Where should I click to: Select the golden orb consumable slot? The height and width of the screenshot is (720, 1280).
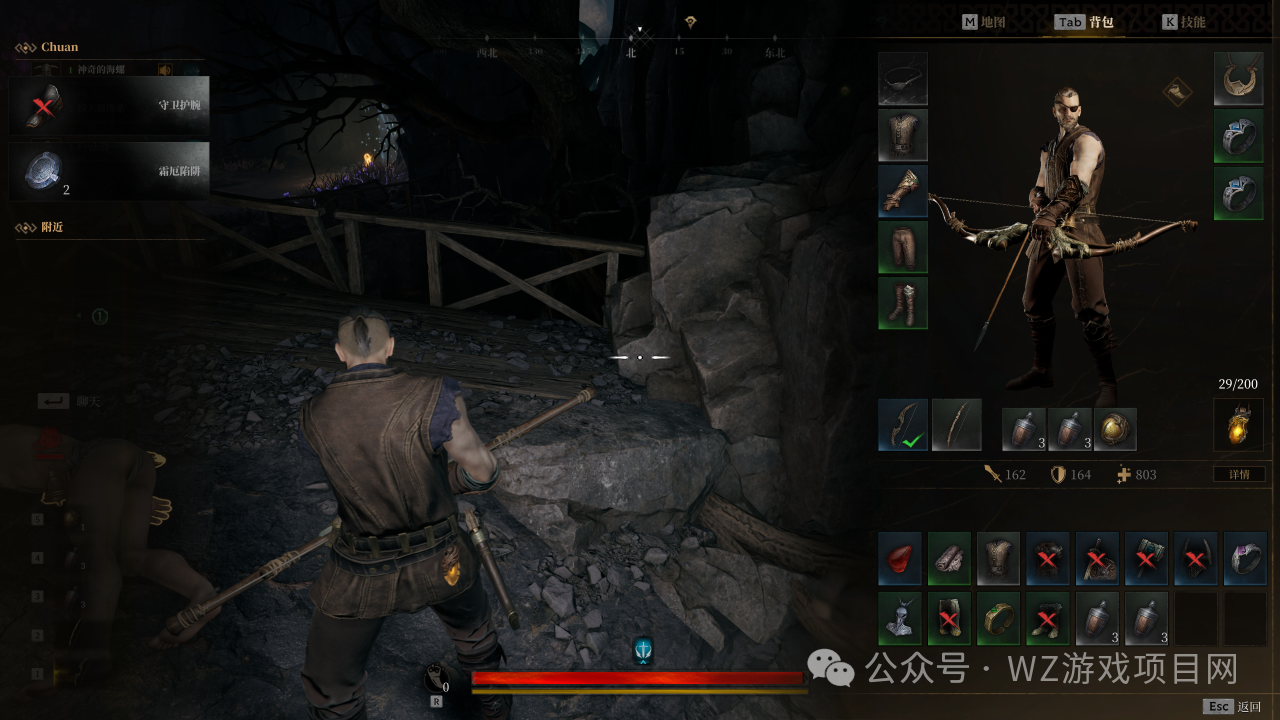tap(1115, 429)
